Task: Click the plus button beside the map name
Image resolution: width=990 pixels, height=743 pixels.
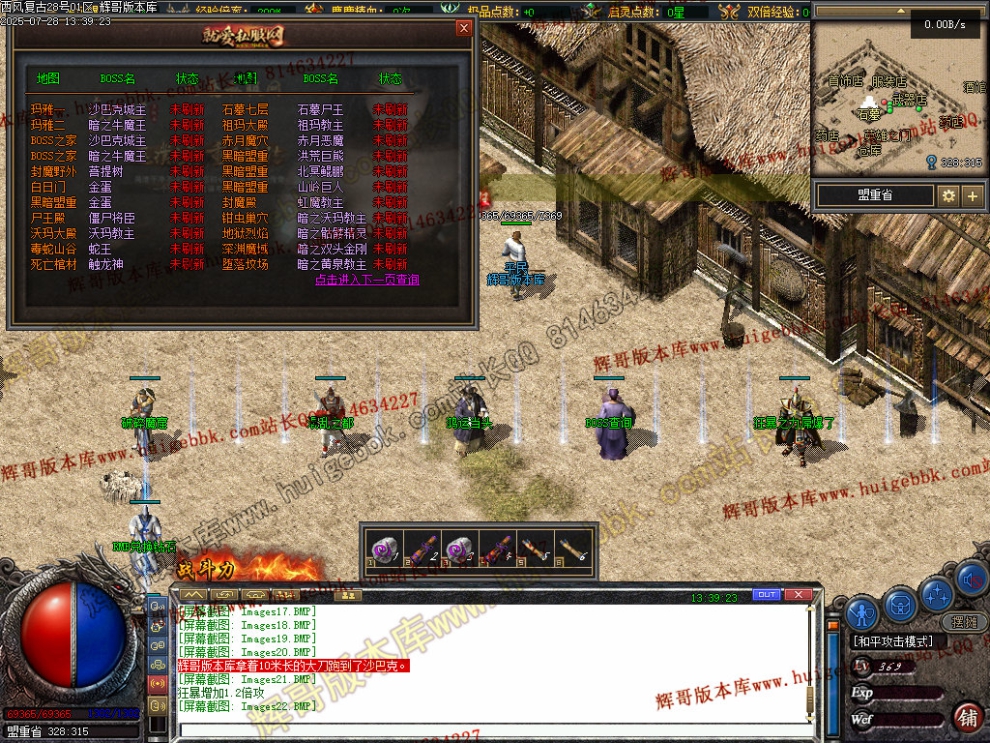Action: pos(972,196)
